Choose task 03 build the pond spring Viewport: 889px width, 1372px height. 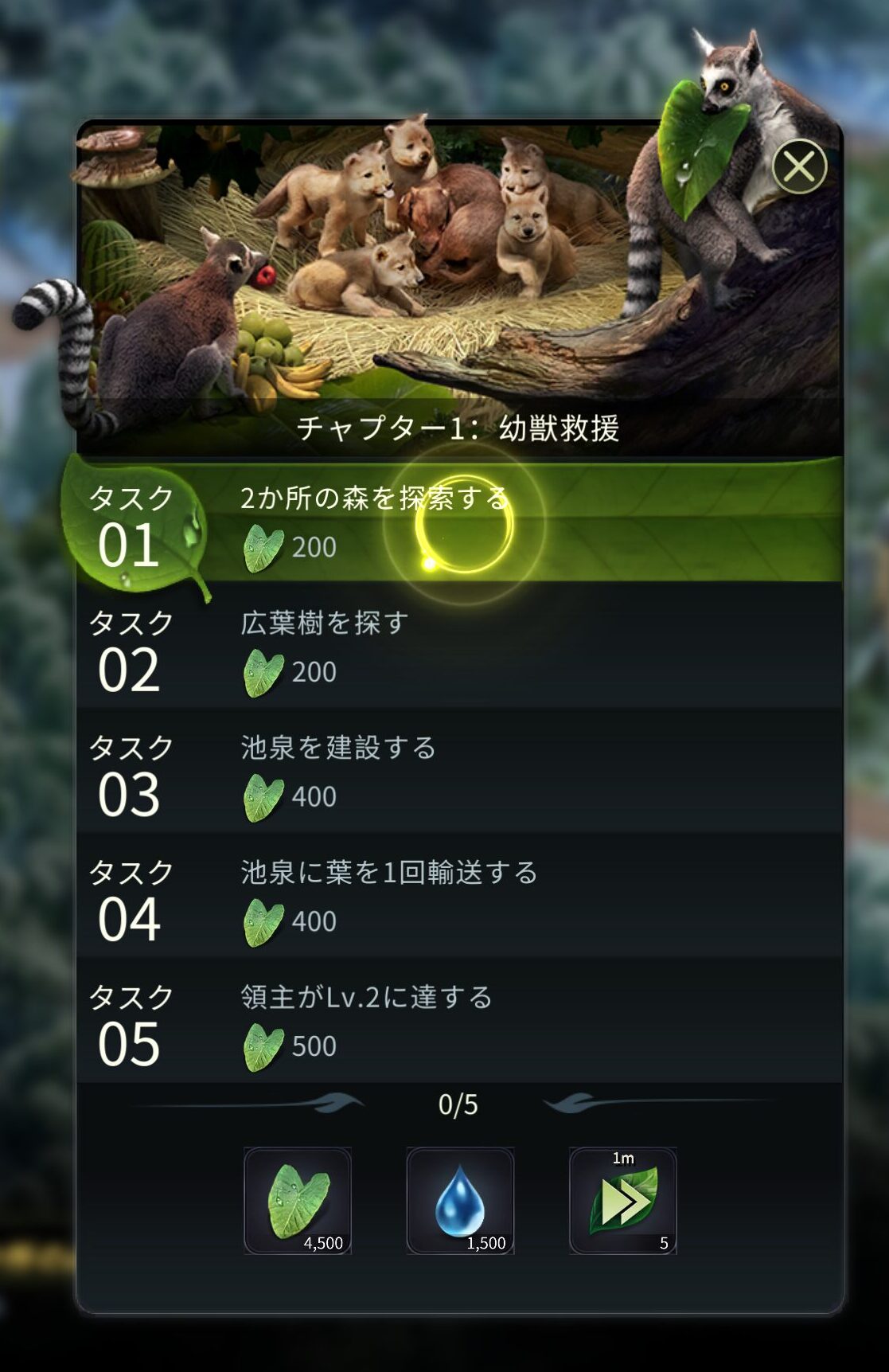click(x=458, y=772)
